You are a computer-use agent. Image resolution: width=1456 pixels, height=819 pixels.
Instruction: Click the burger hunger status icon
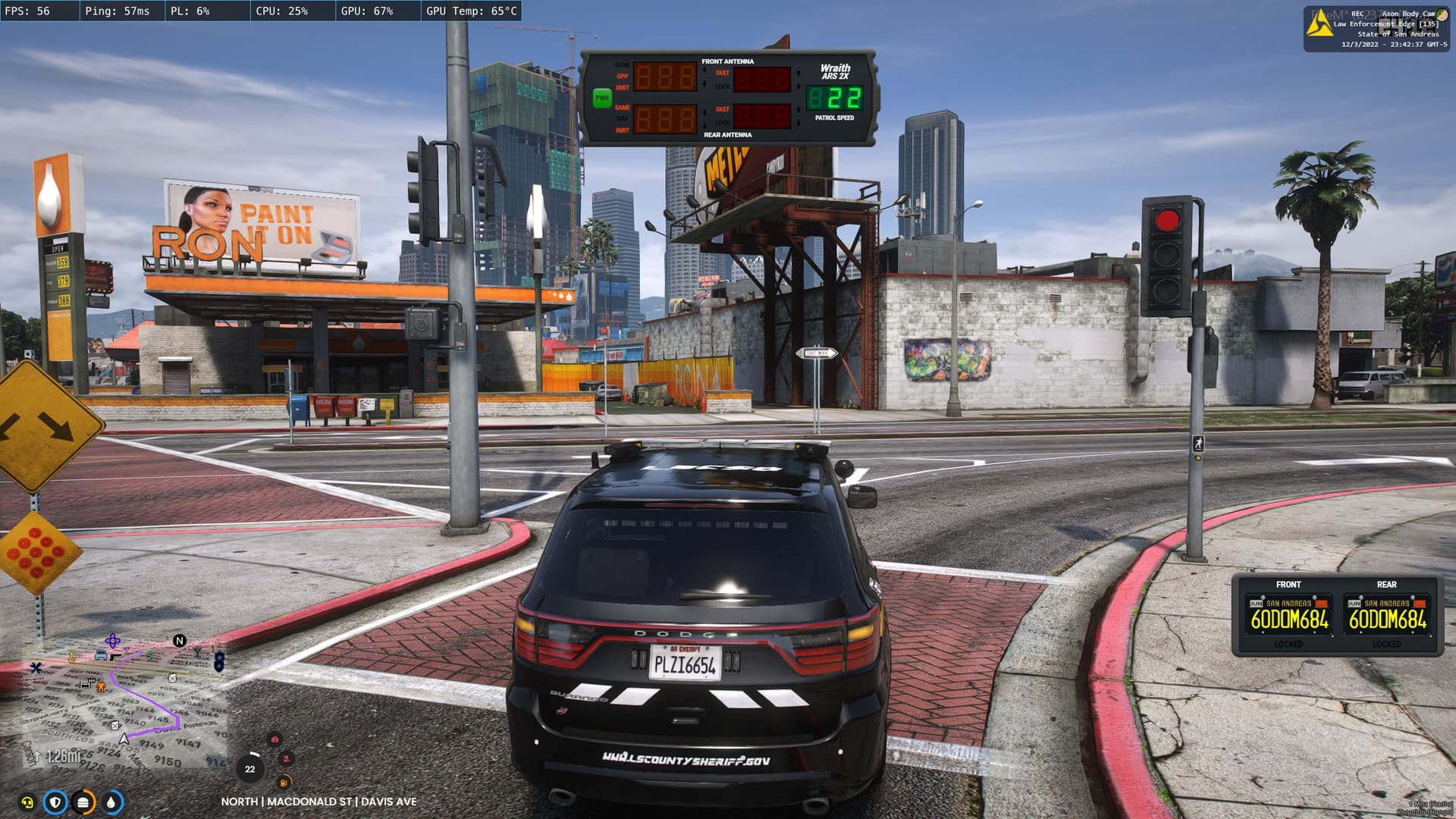pyautogui.click(x=83, y=802)
